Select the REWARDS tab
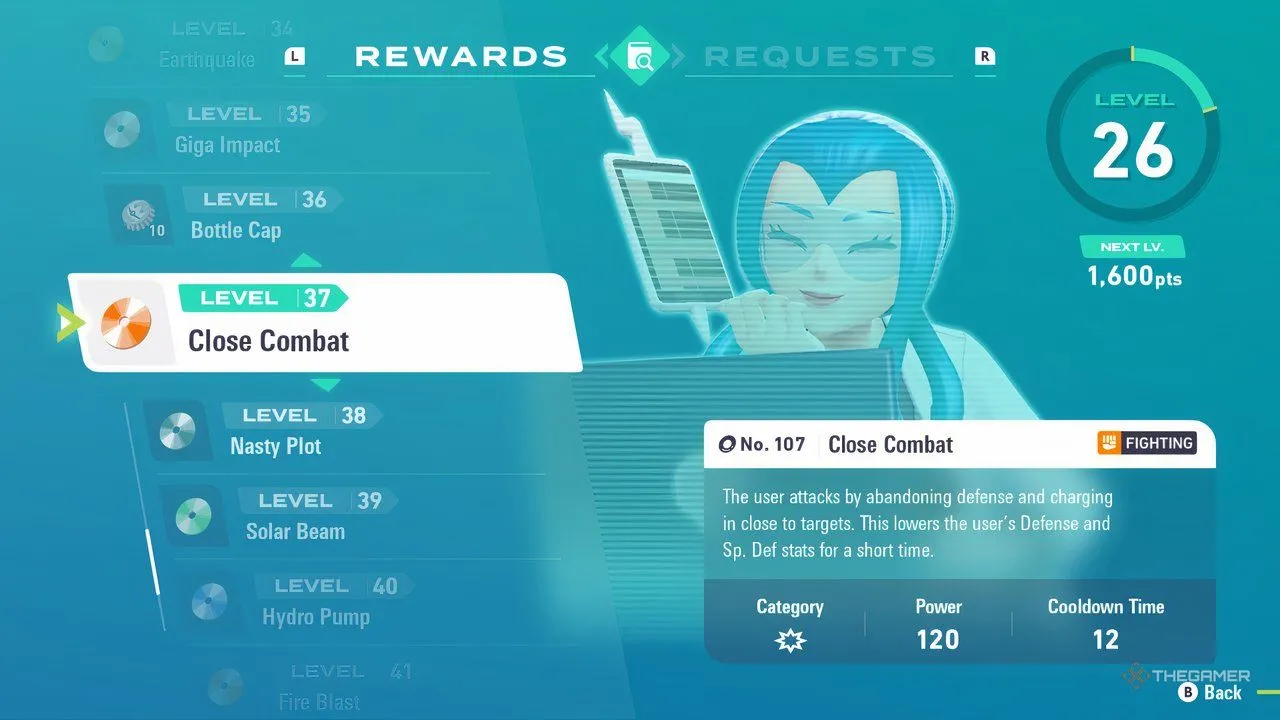The height and width of the screenshot is (720, 1280). click(461, 56)
